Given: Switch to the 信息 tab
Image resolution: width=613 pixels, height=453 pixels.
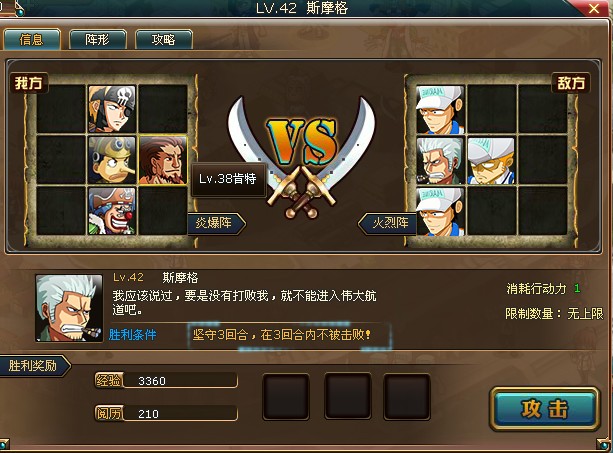Looking at the screenshot, I should 31,40.
